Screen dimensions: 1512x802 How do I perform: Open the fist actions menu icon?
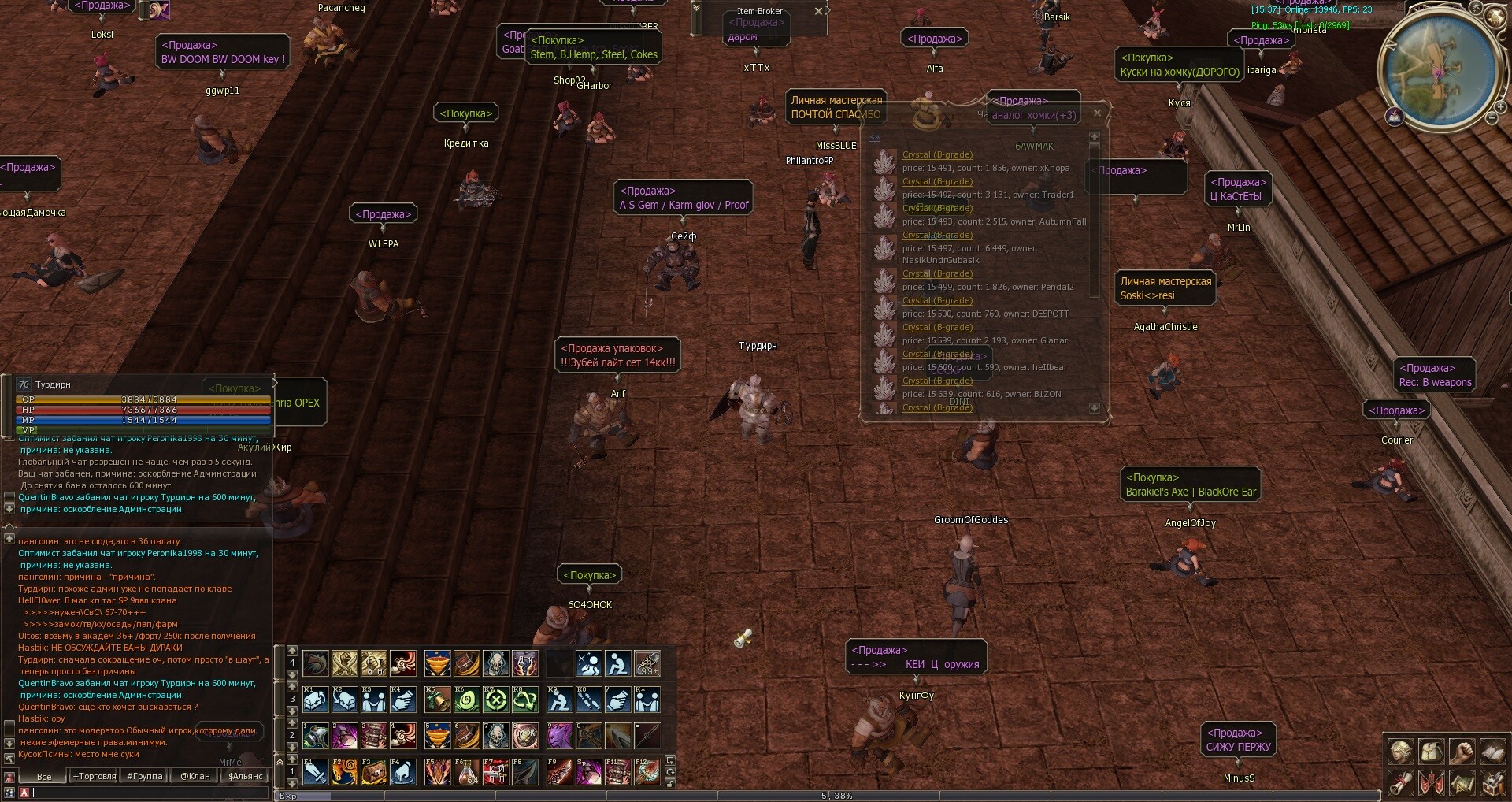pyautogui.click(x=1462, y=752)
